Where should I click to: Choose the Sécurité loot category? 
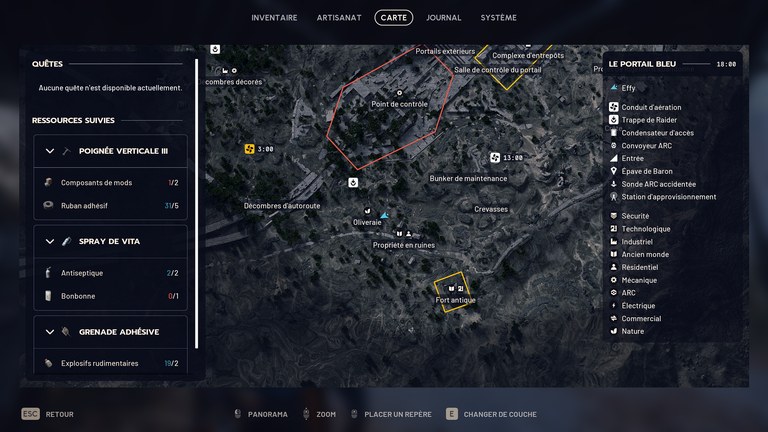pyautogui.click(x=635, y=216)
